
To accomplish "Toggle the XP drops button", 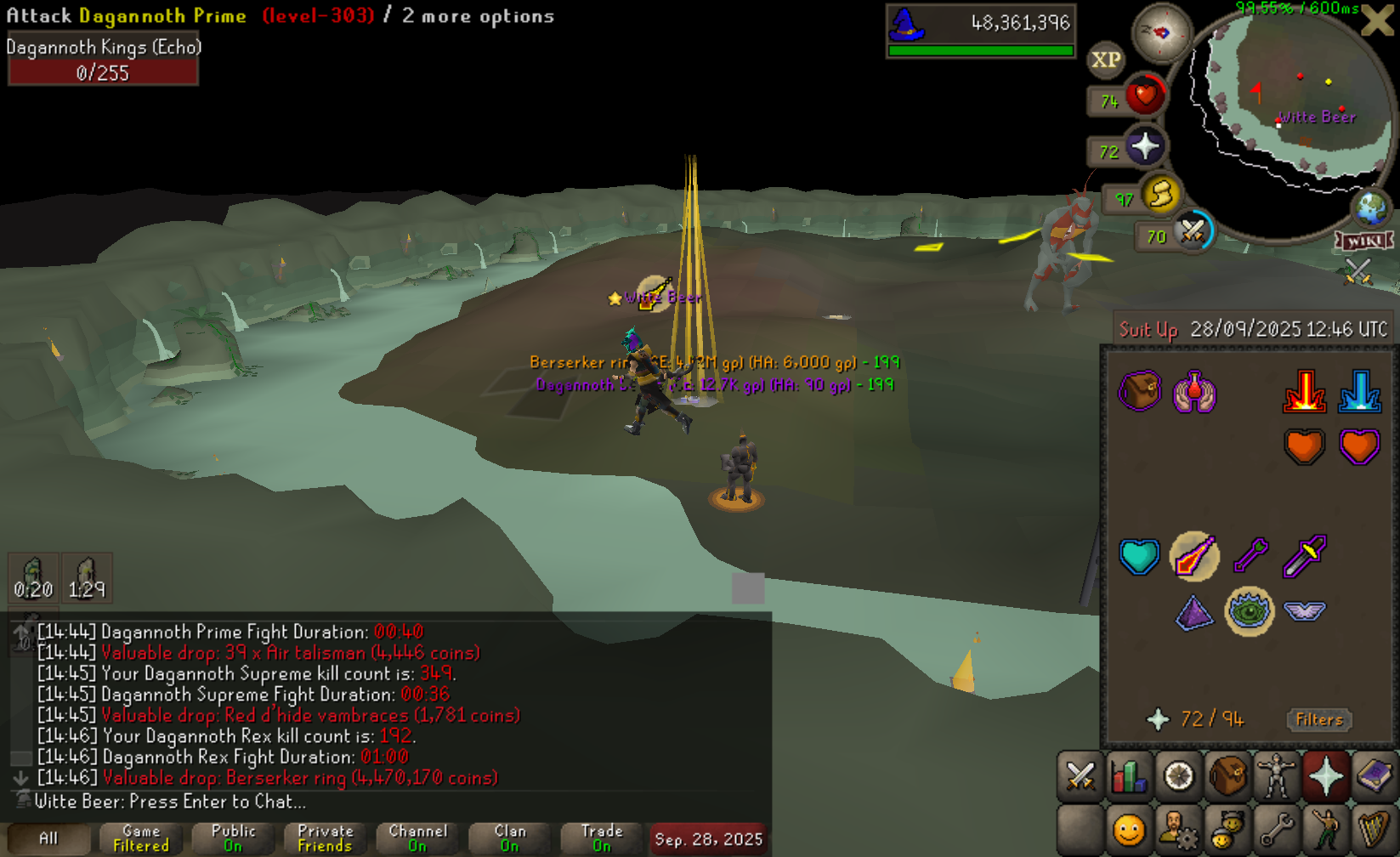I will click(x=1105, y=60).
